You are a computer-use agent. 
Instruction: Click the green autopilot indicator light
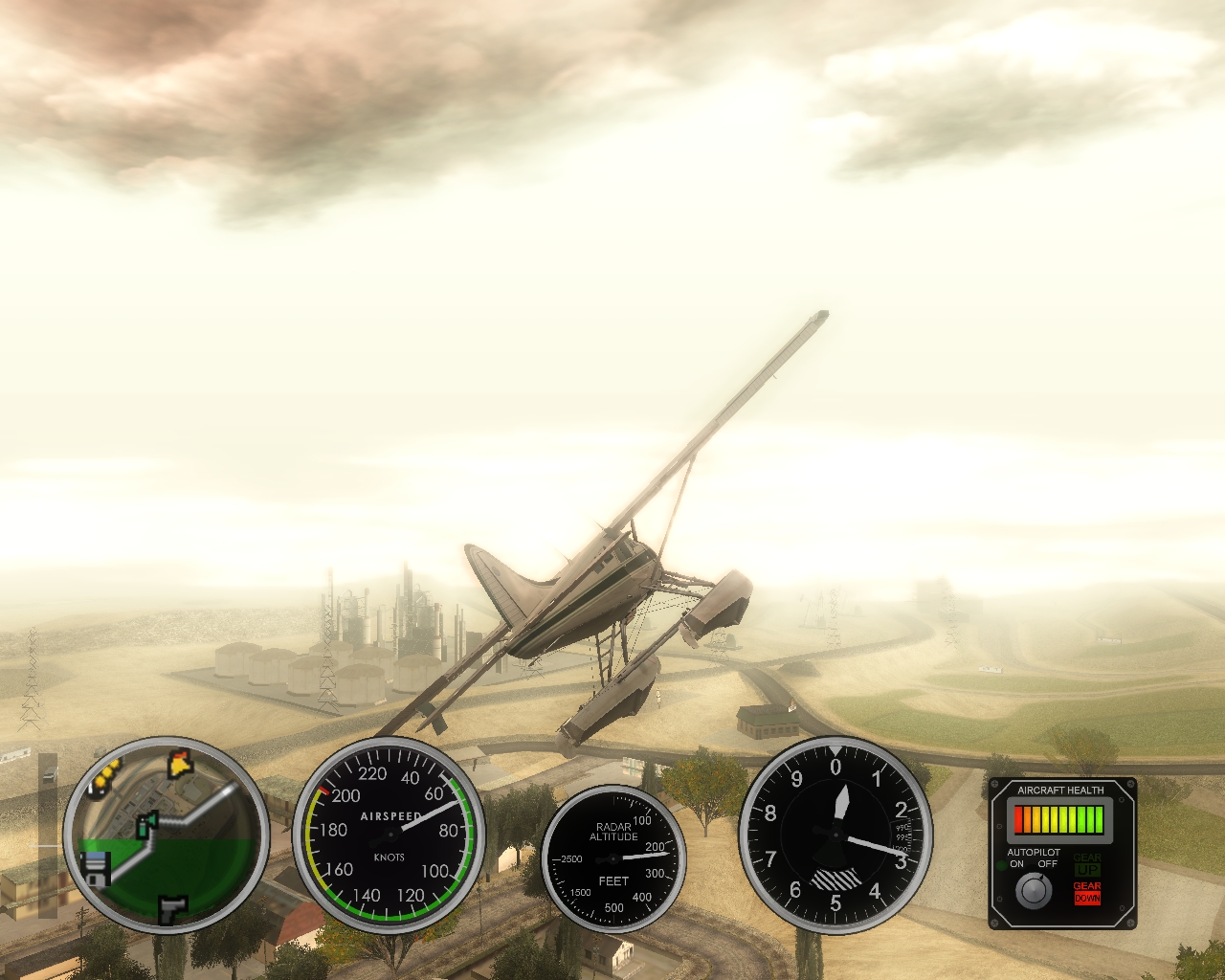click(x=1001, y=863)
